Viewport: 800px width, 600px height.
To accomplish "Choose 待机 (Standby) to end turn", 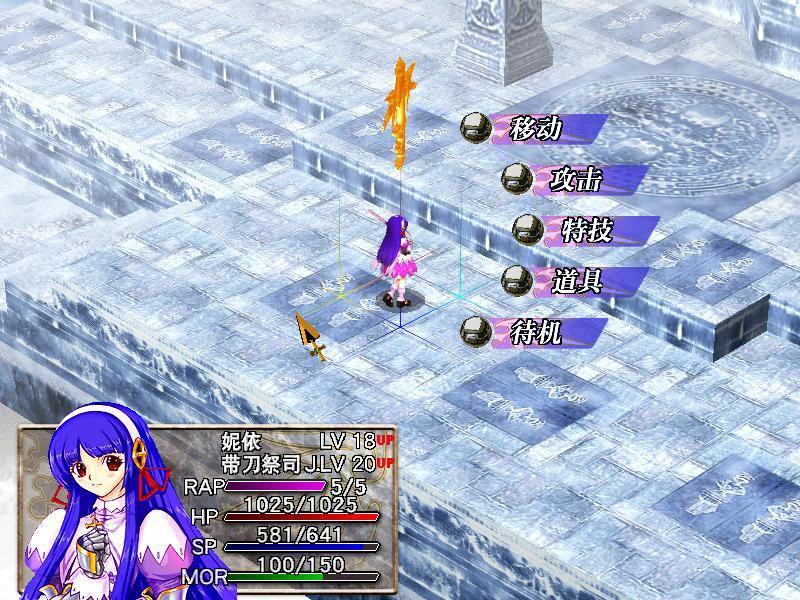I will [537, 331].
